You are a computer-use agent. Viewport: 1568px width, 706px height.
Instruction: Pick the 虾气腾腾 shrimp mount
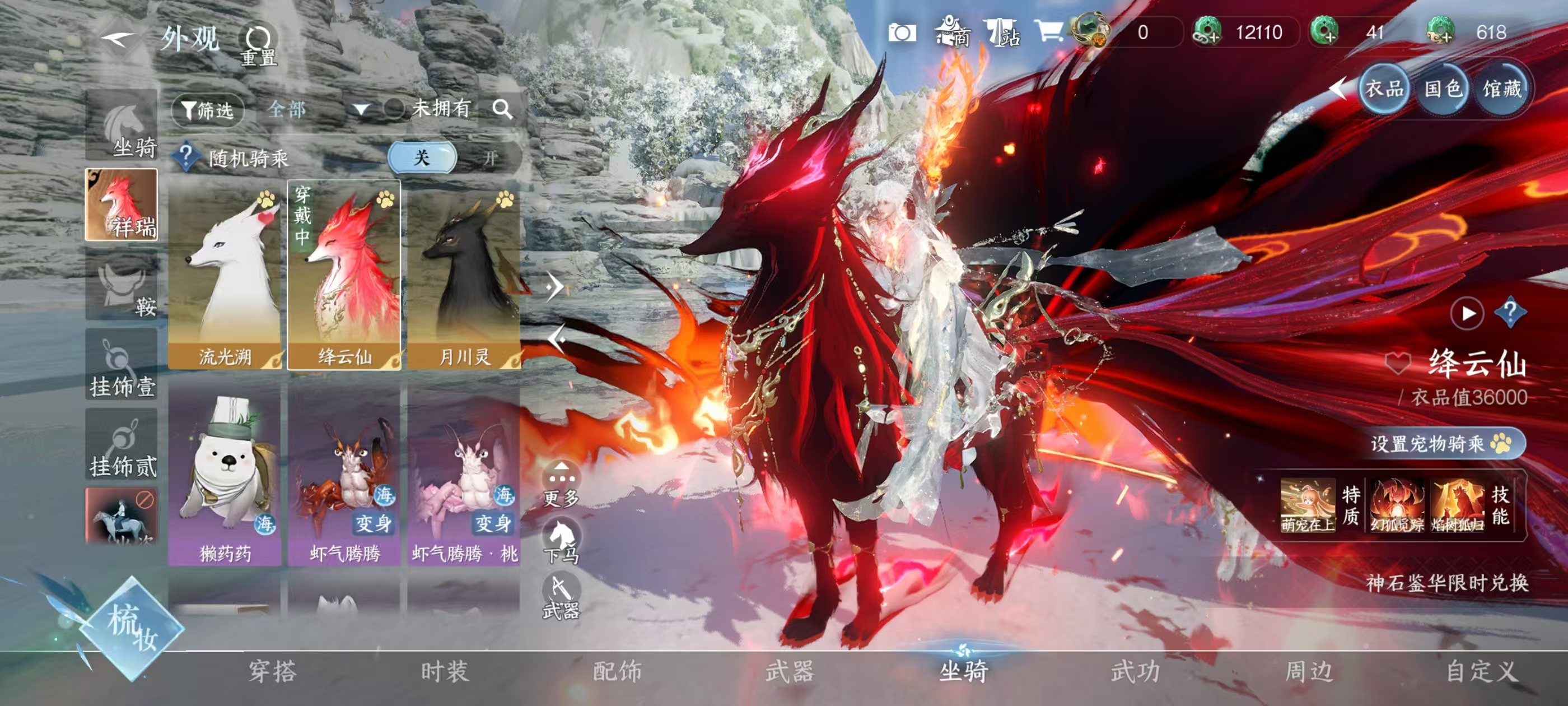click(x=344, y=474)
